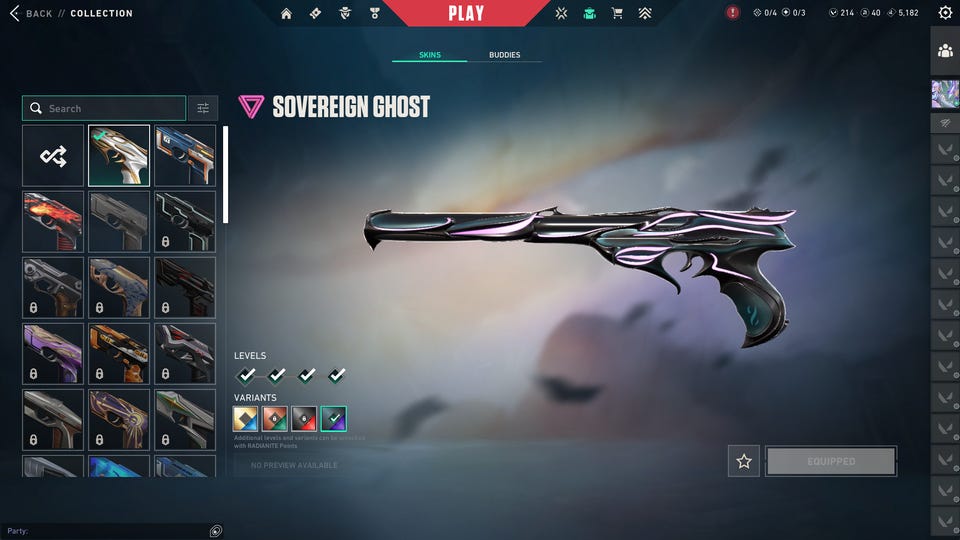
Task: Select the first skin level checkmark
Action: point(246,375)
